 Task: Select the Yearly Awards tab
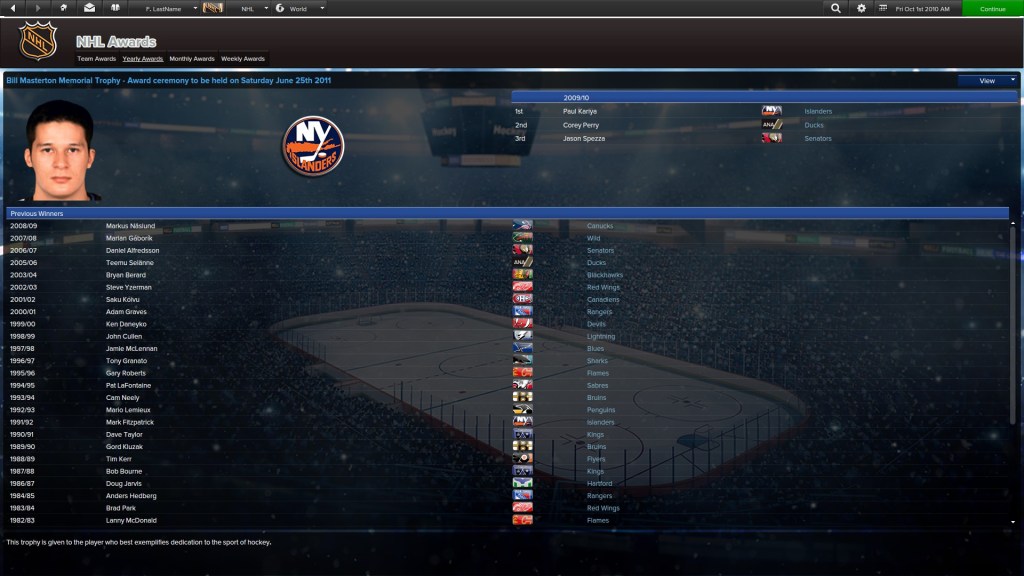143,59
